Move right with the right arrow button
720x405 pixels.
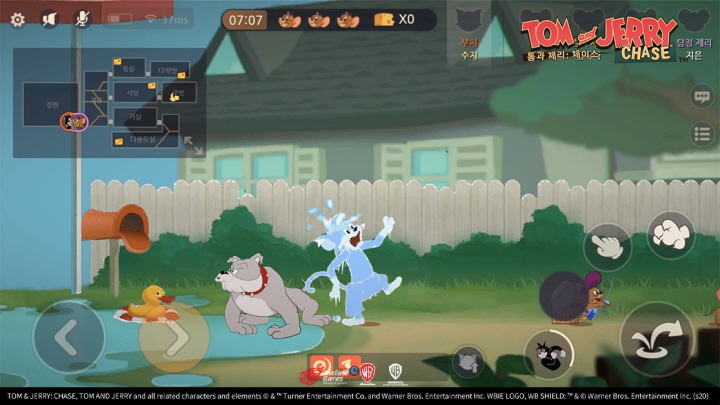[174, 338]
